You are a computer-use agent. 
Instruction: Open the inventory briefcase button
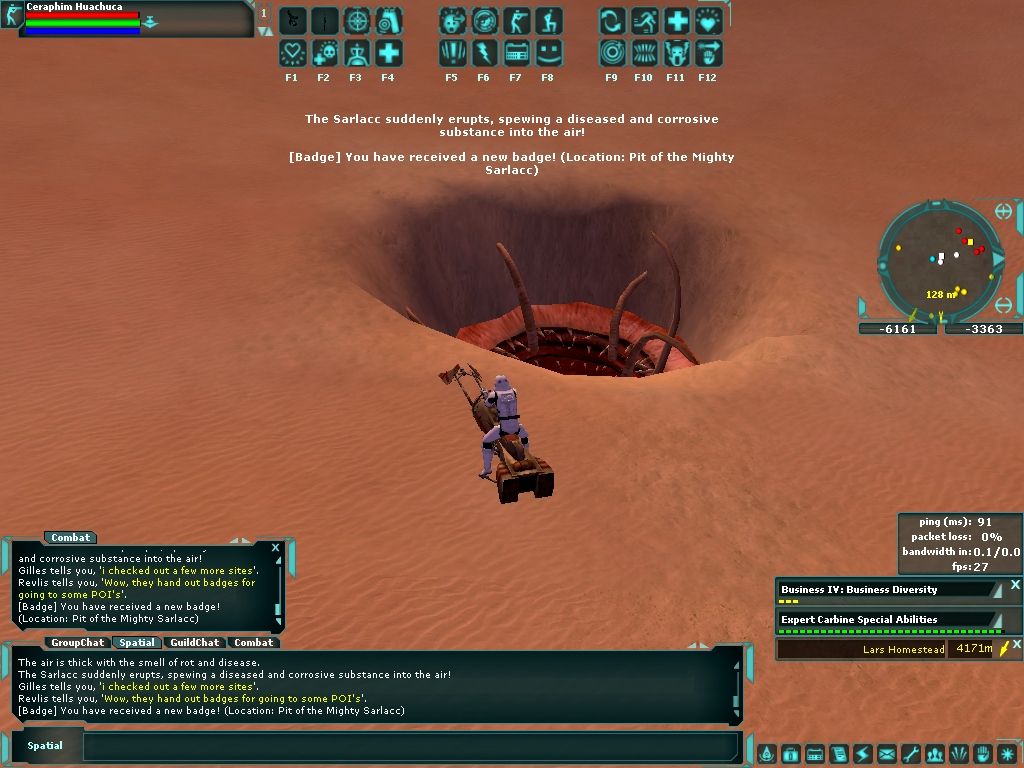point(791,754)
